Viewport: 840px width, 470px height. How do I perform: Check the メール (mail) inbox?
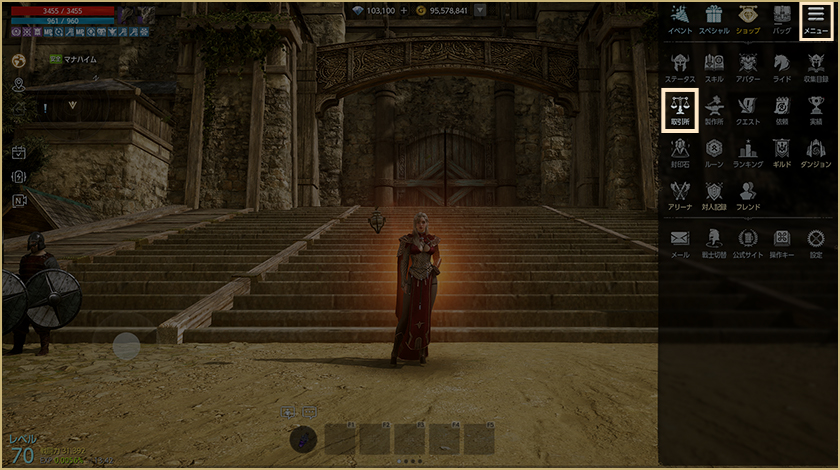click(680, 242)
